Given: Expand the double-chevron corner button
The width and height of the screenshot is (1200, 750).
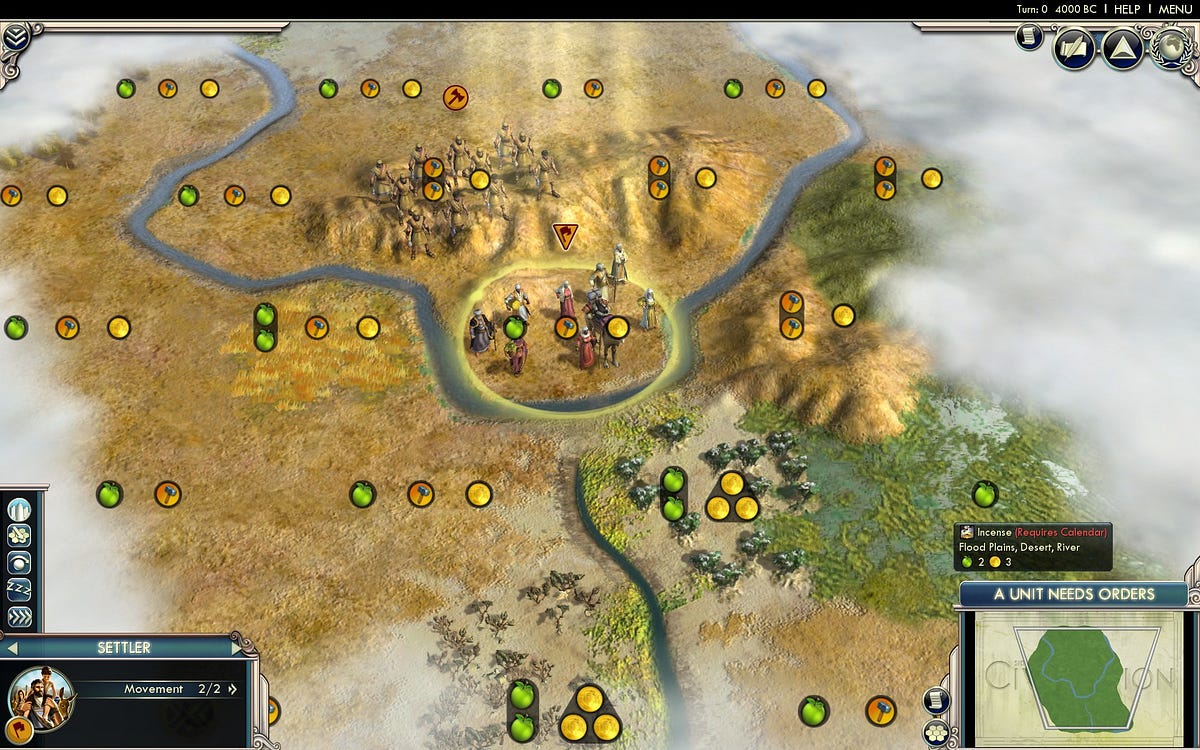Looking at the screenshot, I should (x=15, y=38).
